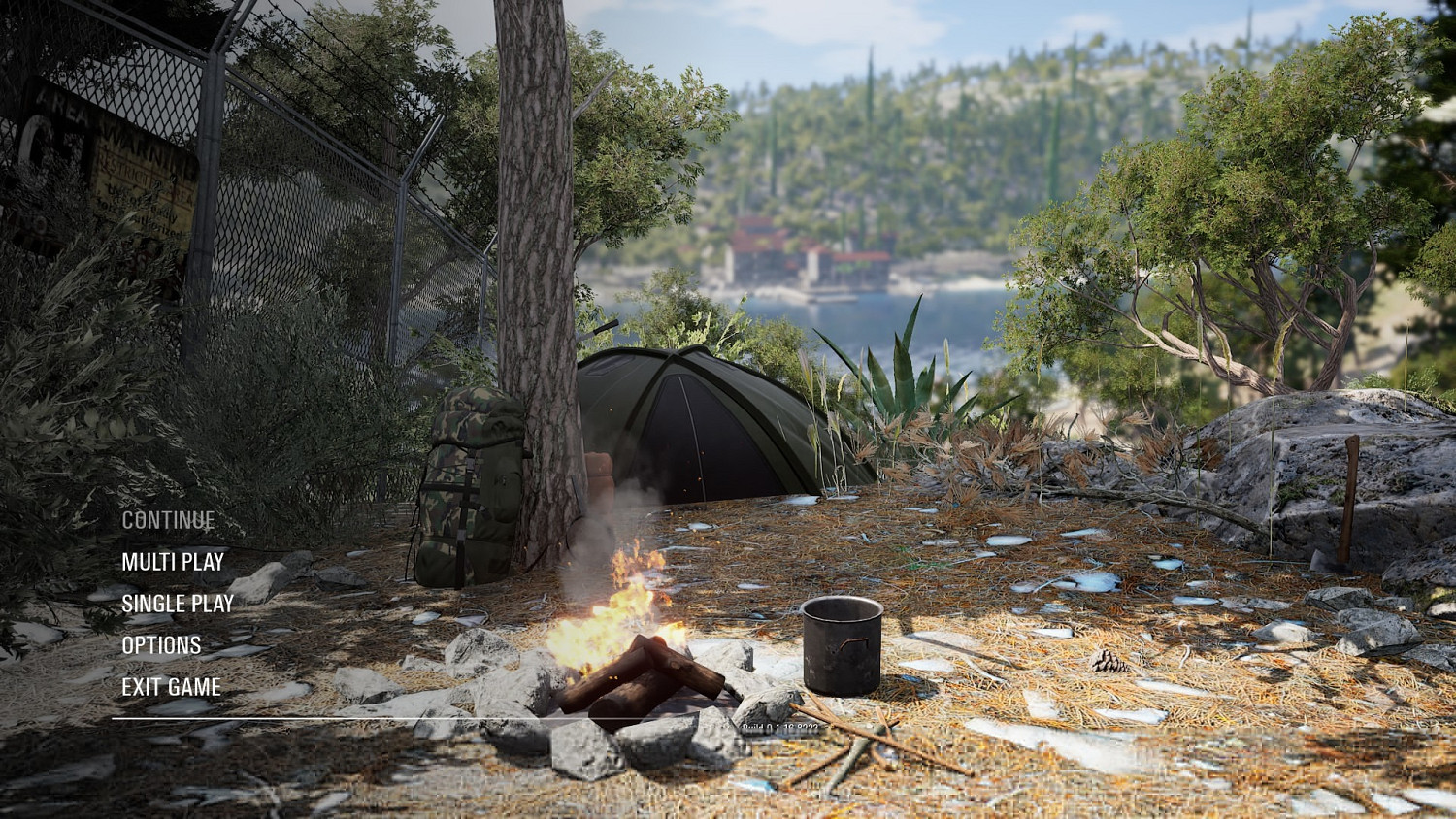
Task: Choose Single Play mode
Action: 178,604
